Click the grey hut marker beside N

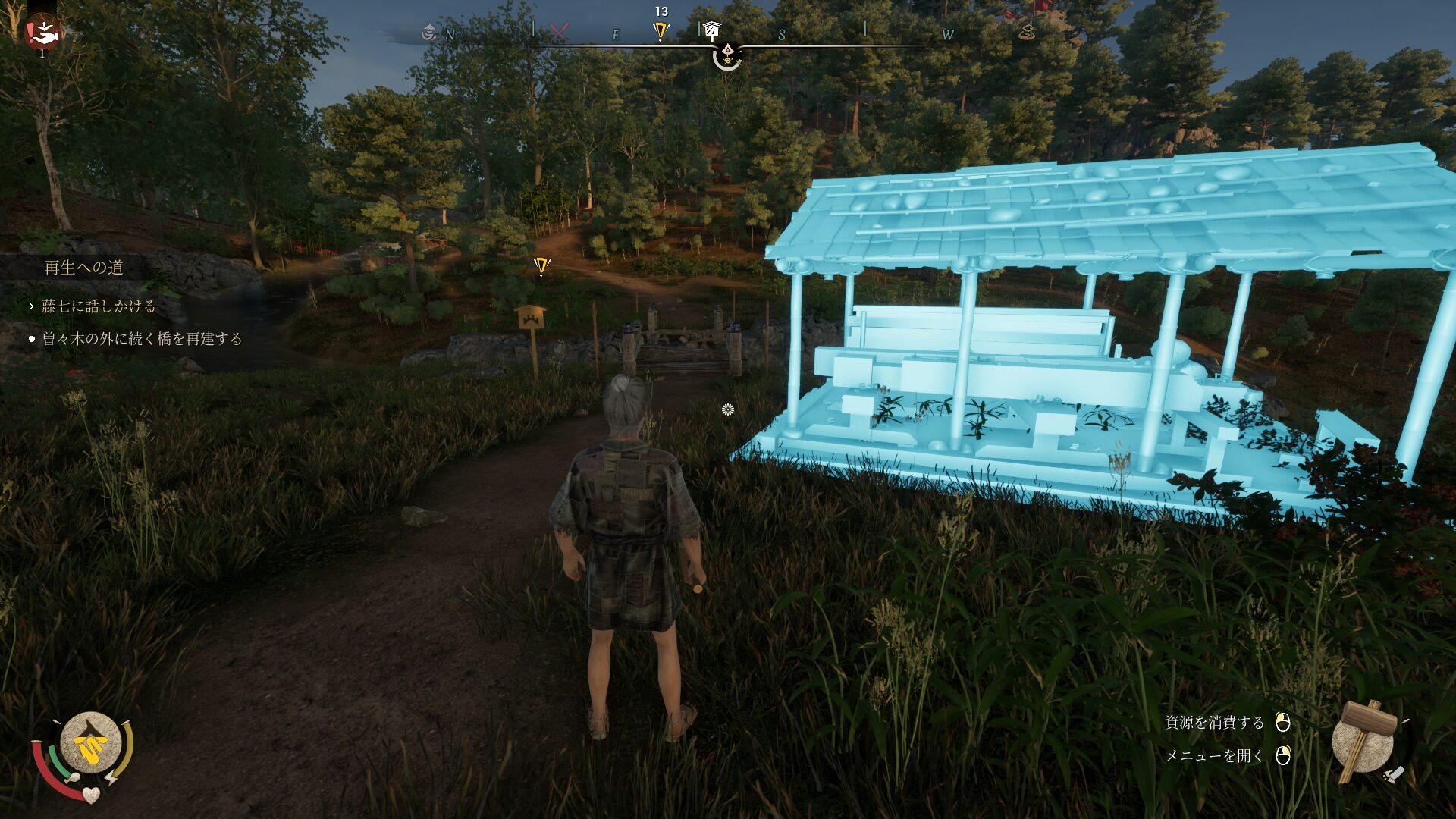(428, 32)
